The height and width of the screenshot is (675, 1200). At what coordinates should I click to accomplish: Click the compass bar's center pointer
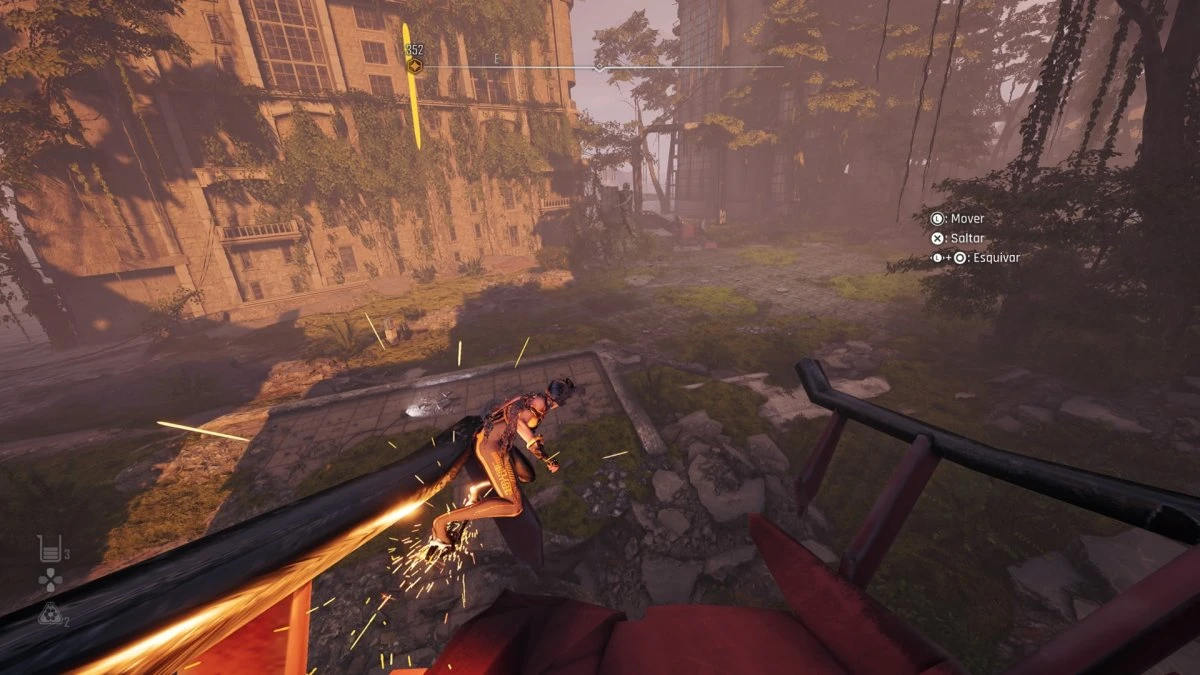click(x=598, y=69)
